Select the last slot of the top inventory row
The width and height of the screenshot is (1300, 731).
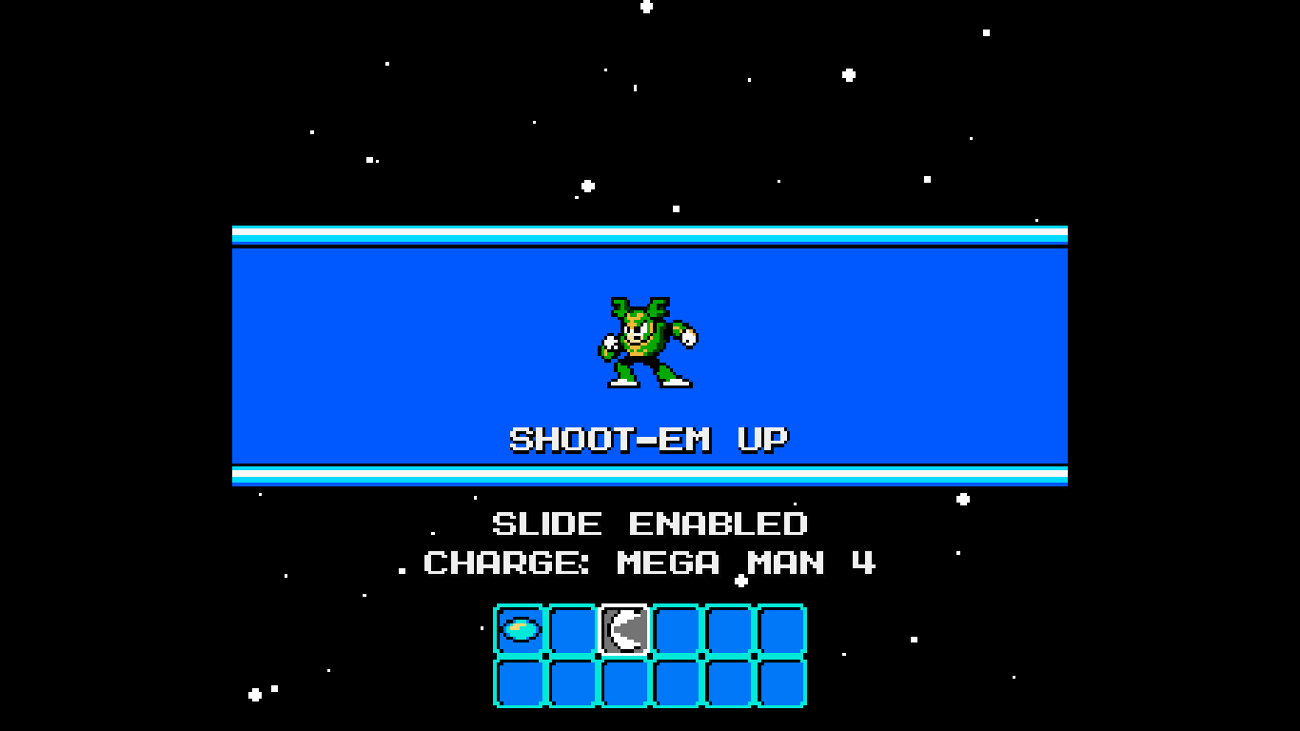tap(778, 628)
